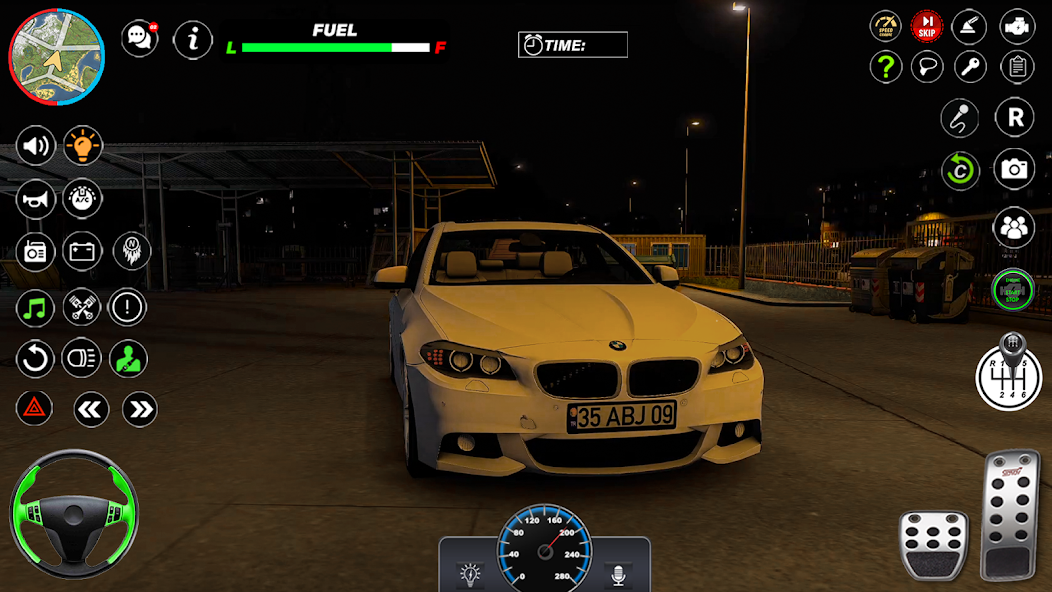Switch on the headlights button

coord(82,358)
